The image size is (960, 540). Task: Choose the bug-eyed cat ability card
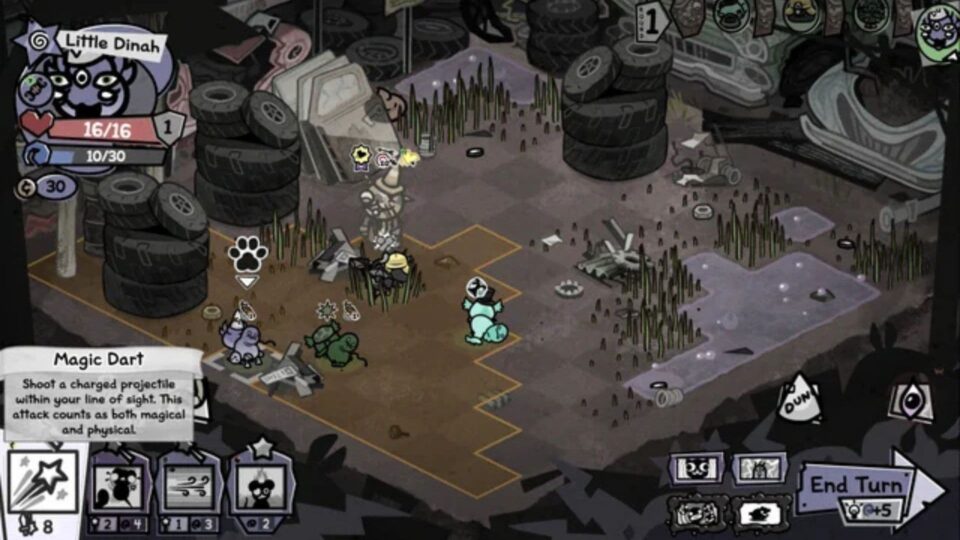point(119,484)
